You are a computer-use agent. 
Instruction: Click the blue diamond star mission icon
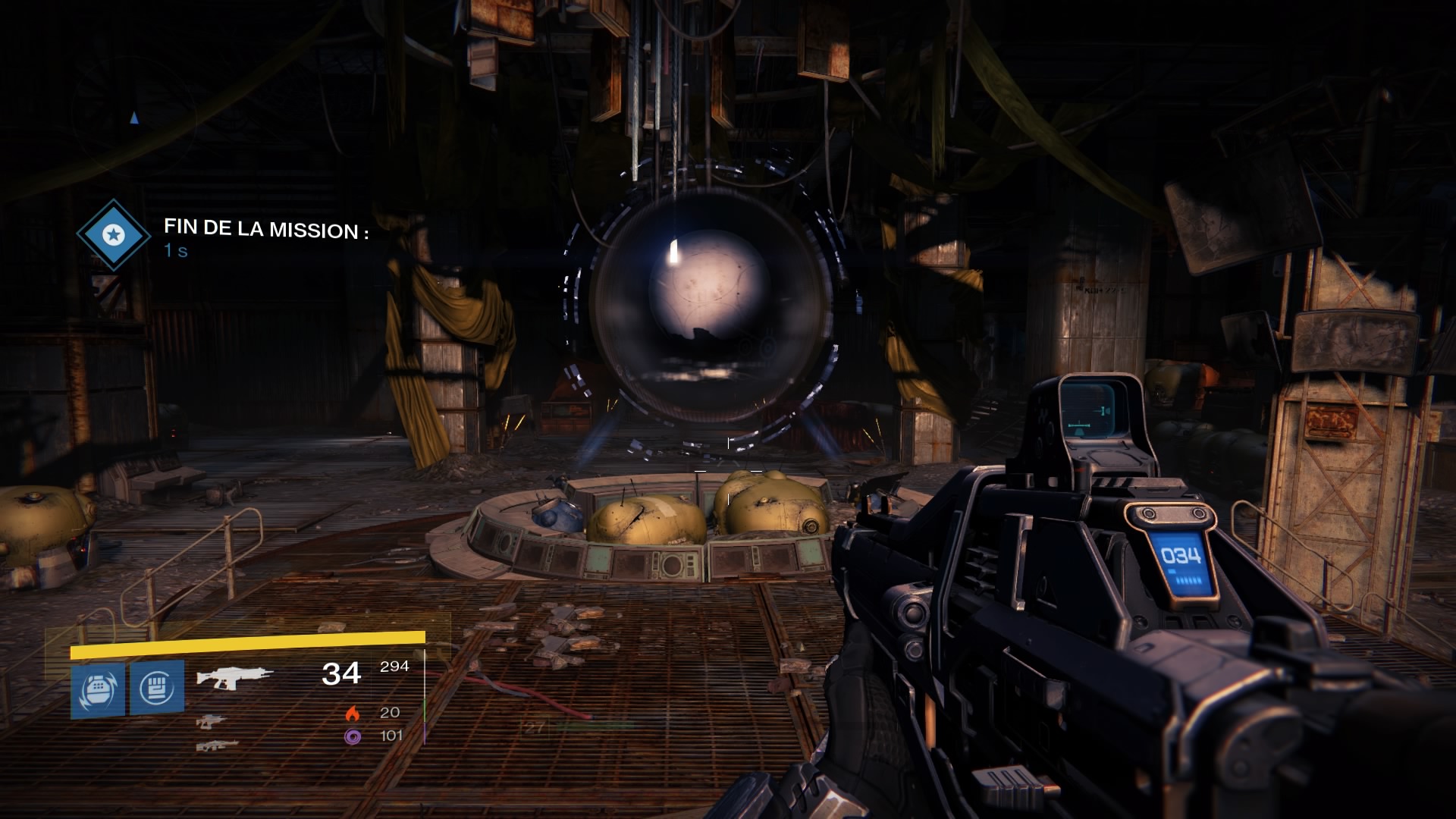pos(114,235)
